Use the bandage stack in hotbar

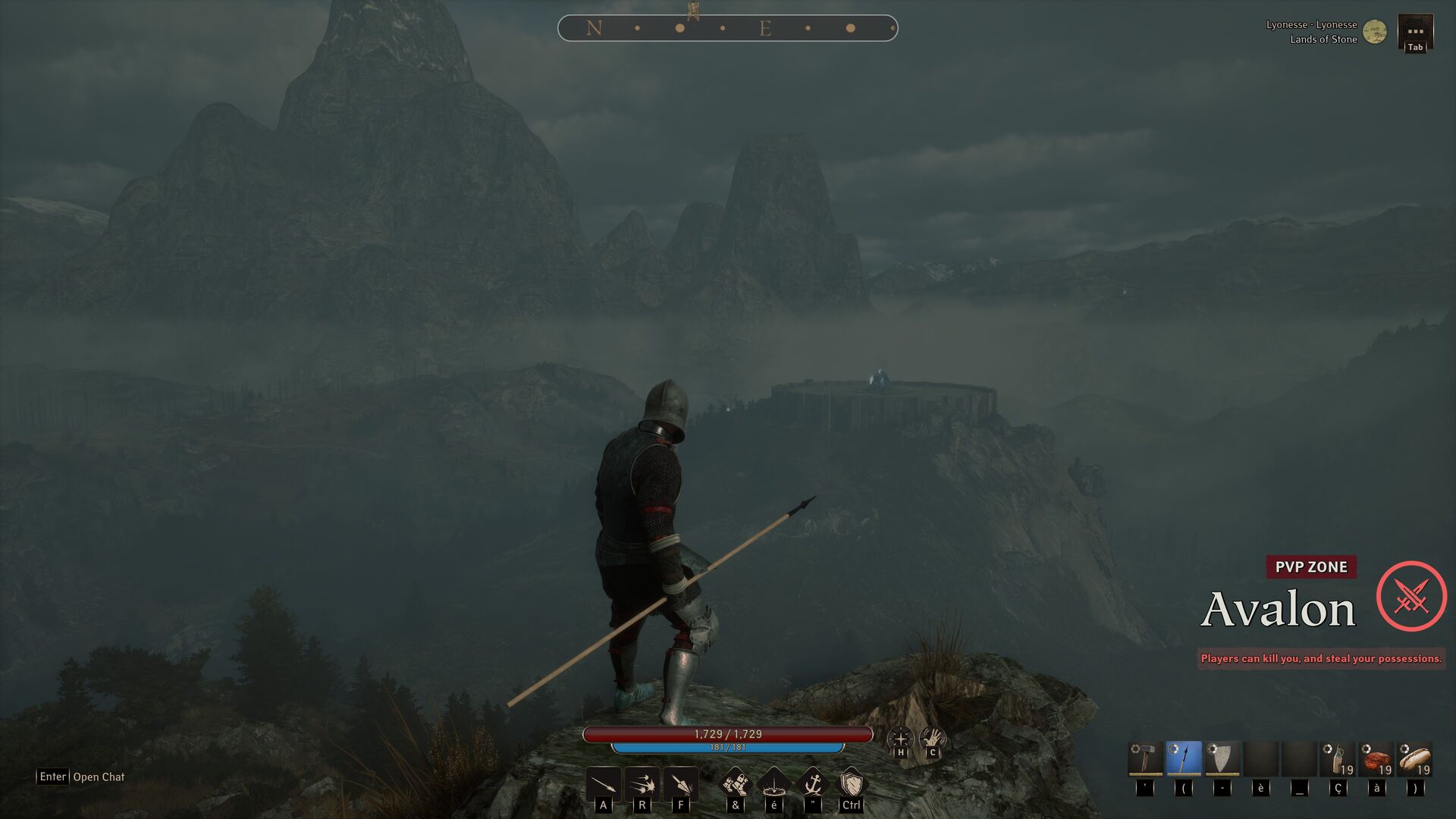(1338, 759)
